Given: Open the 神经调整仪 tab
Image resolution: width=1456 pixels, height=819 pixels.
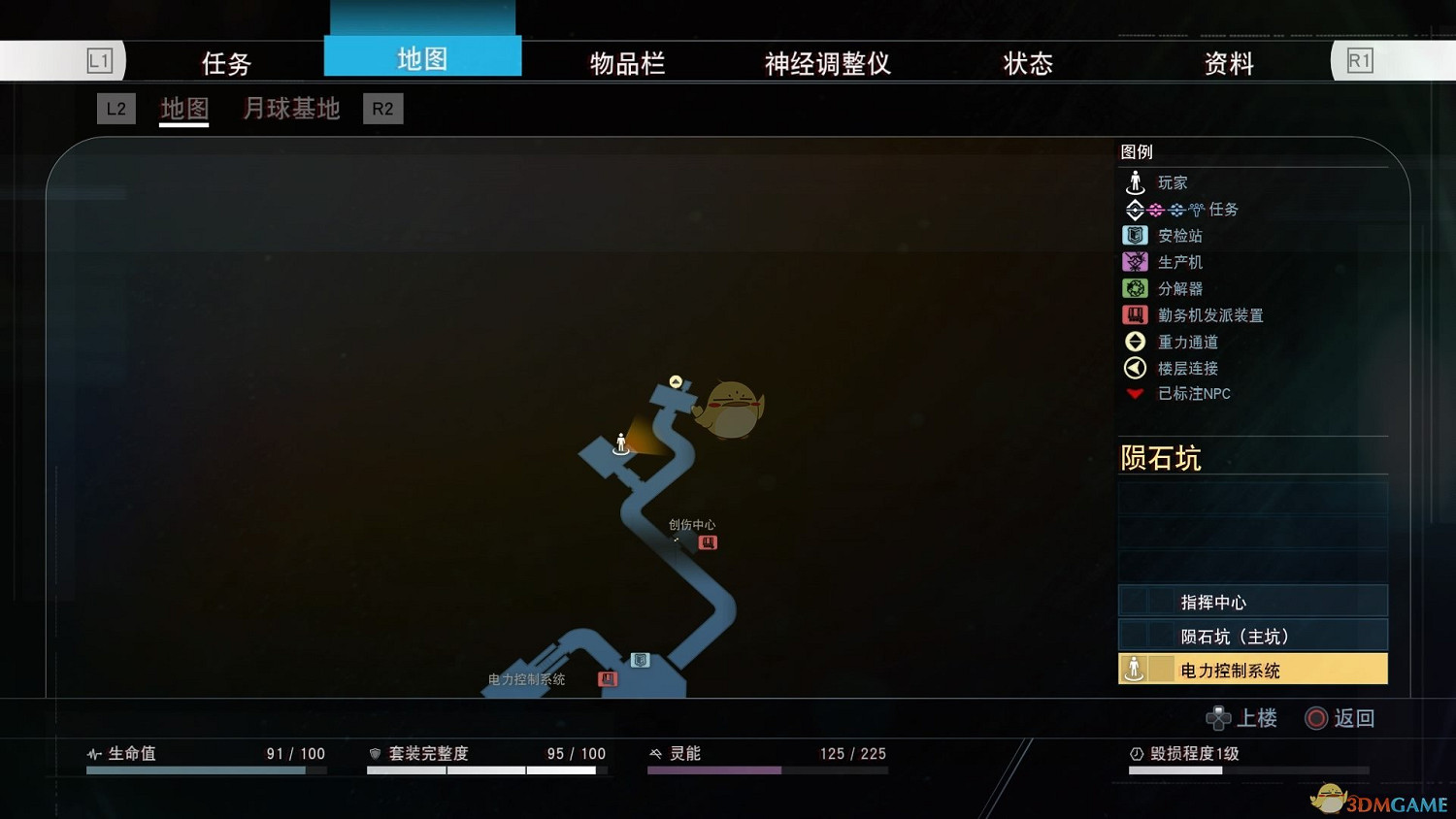Looking at the screenshot, I should pos(826,62).
